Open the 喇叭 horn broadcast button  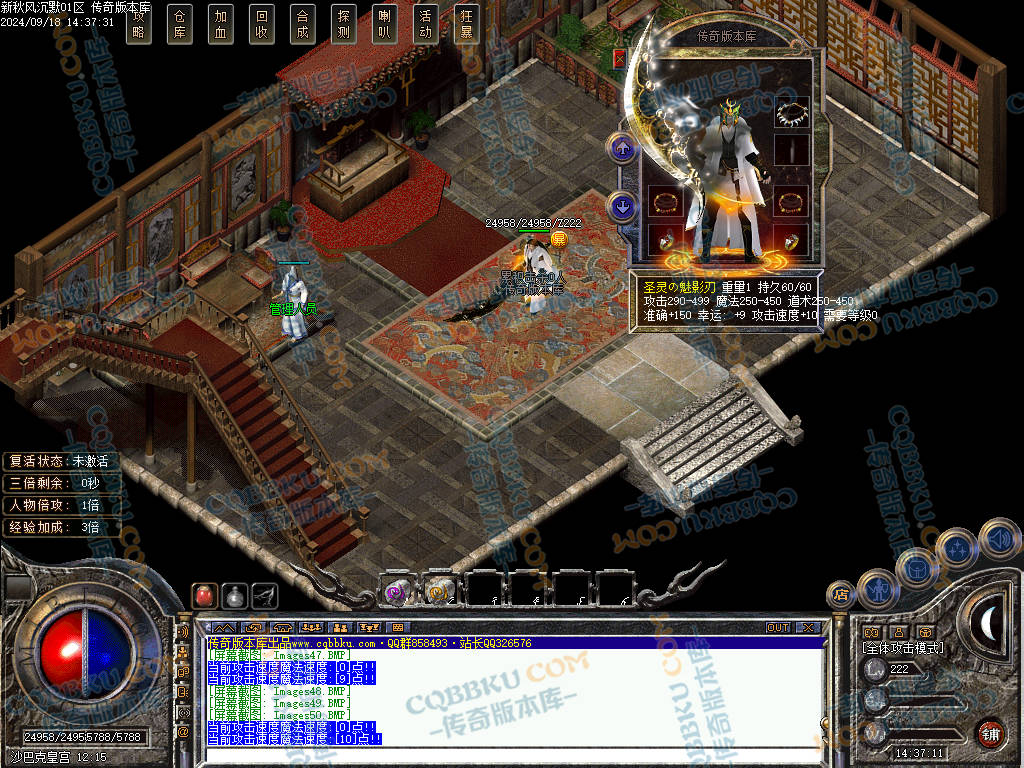(x=385, y=24)
